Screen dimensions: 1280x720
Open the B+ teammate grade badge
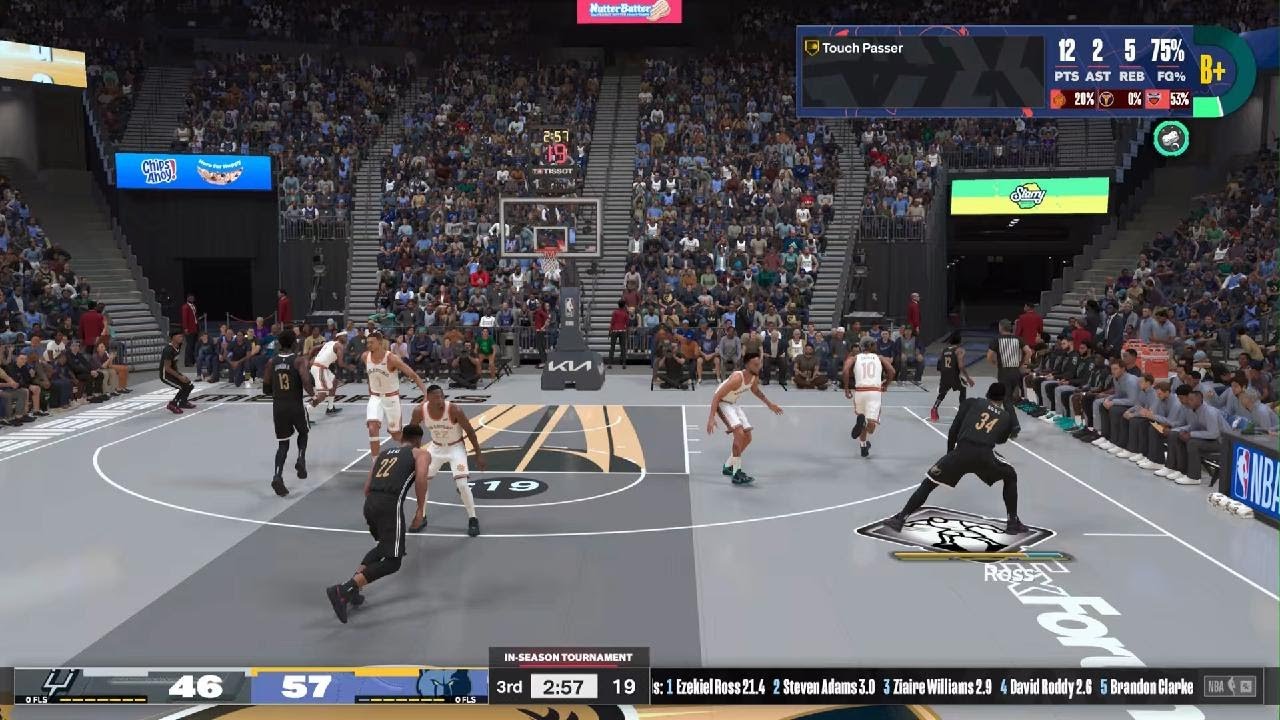(1212, 69)
